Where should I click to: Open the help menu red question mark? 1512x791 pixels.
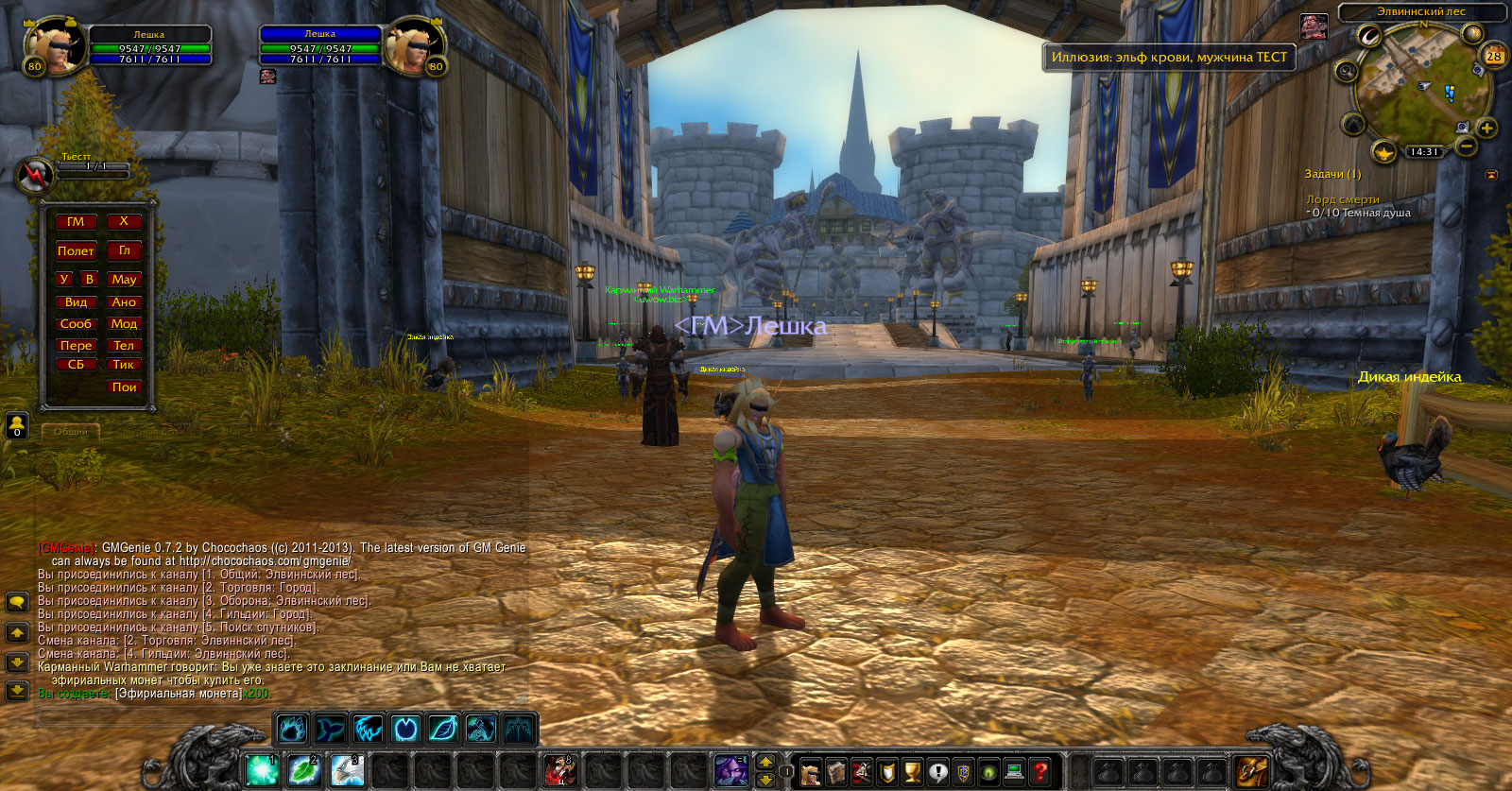tap(1039, 772)
